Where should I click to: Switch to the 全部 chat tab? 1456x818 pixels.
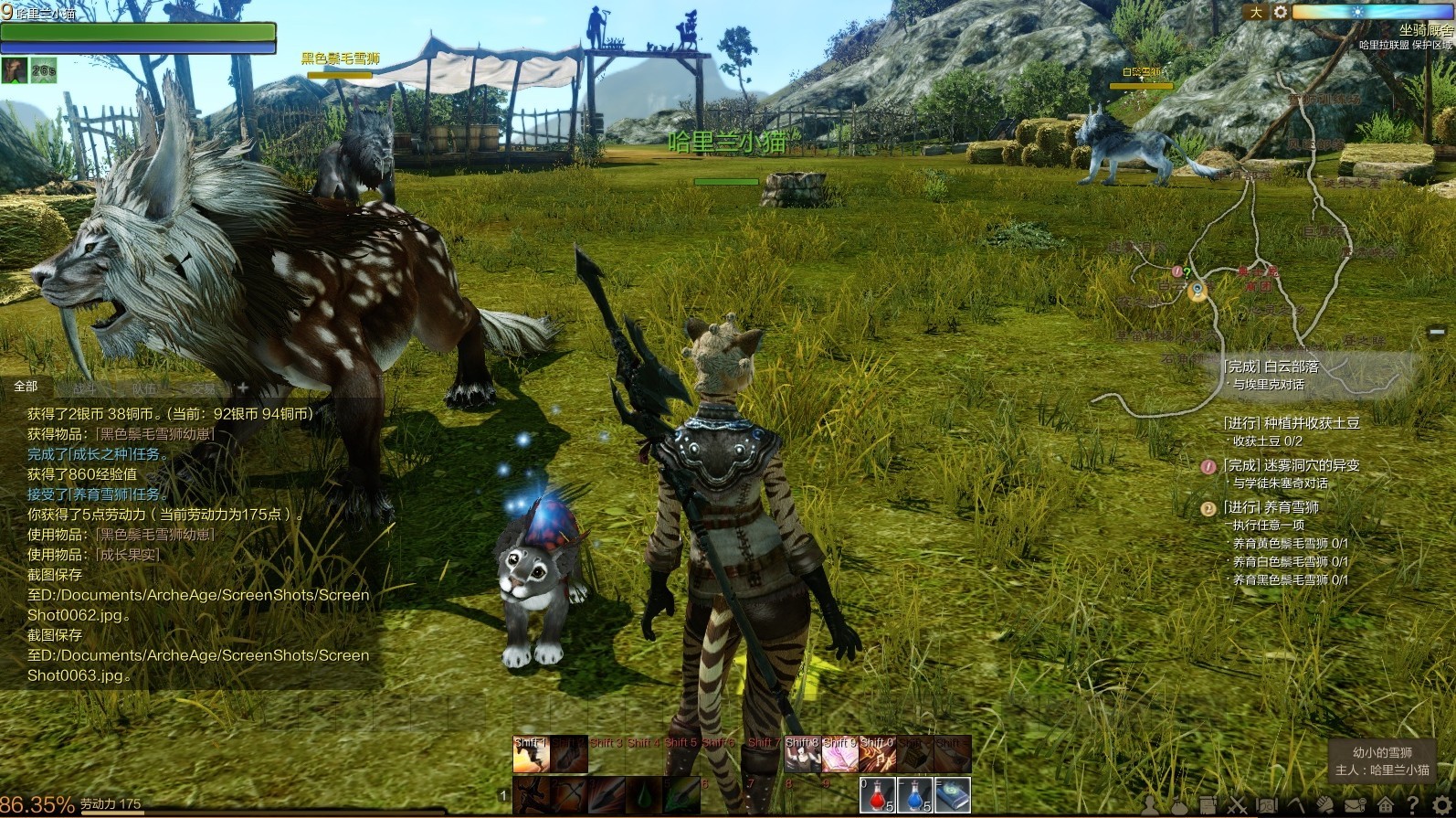coord(26,387)
